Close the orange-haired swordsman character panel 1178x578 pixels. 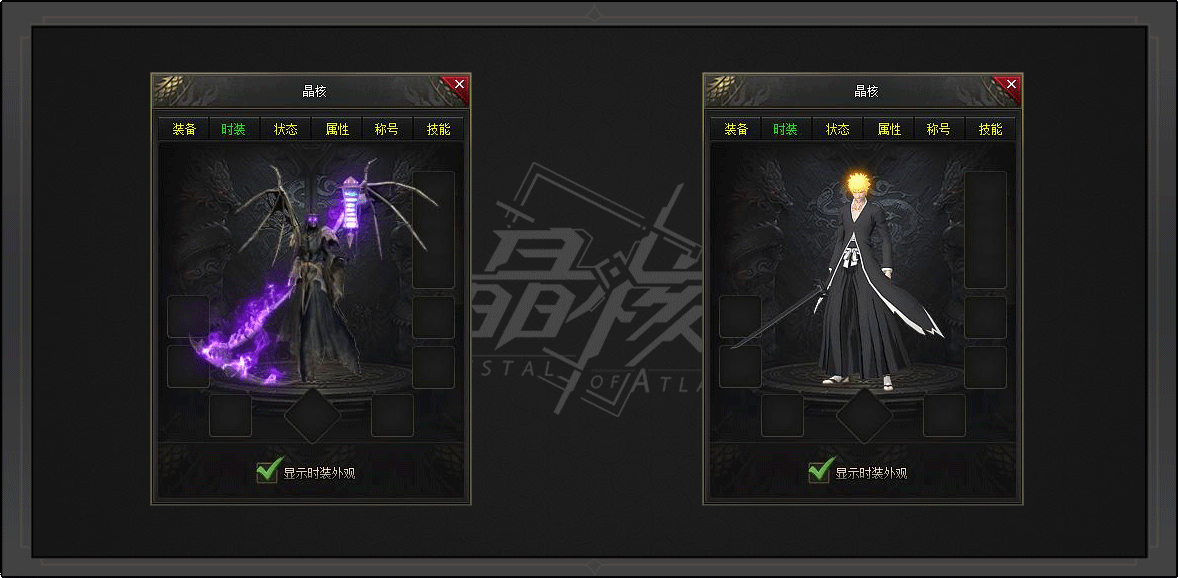click(1011, 85)
